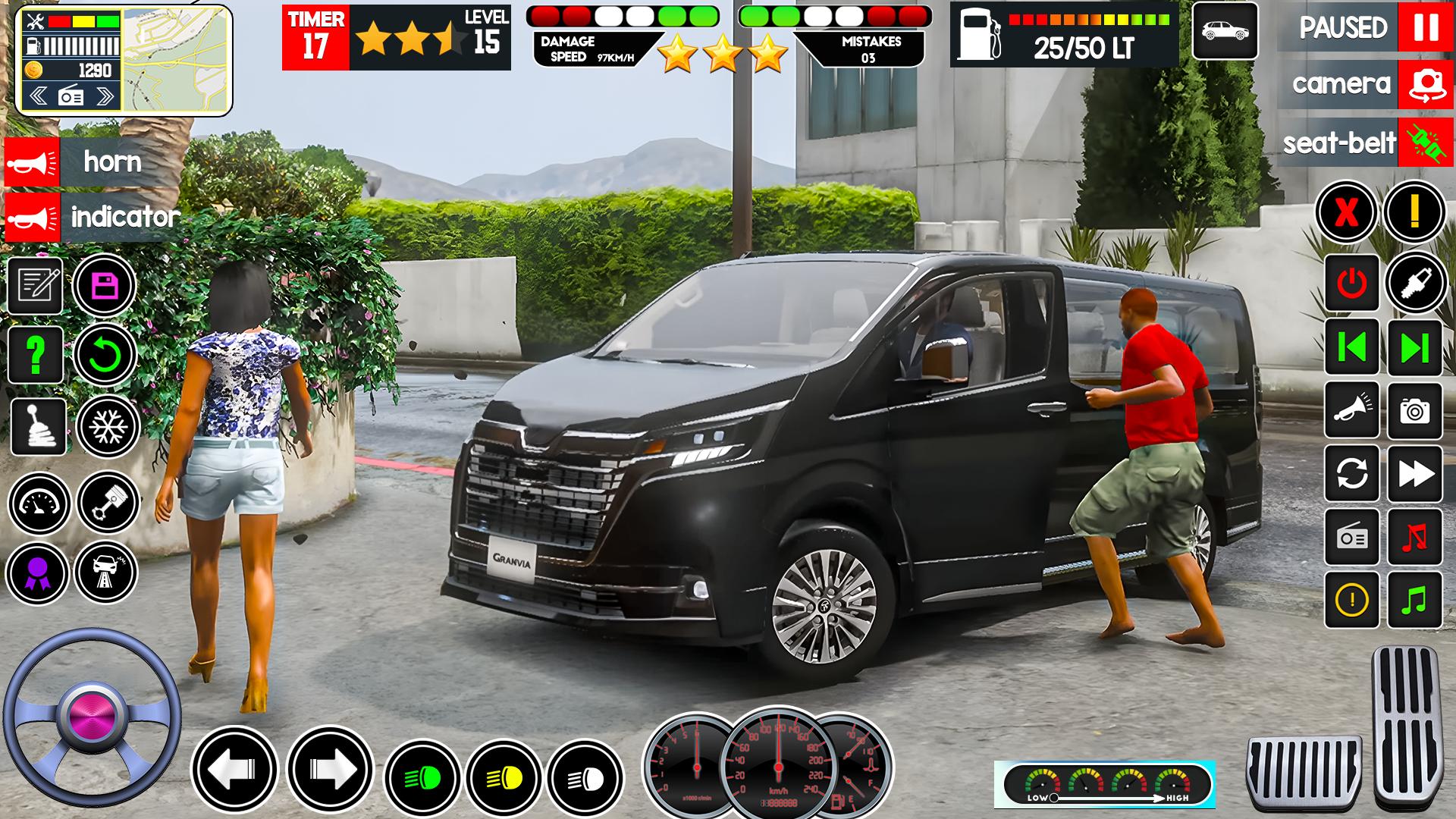1456x819 pixels.
Task: Sound the horn button
Action: click(33, 162)
